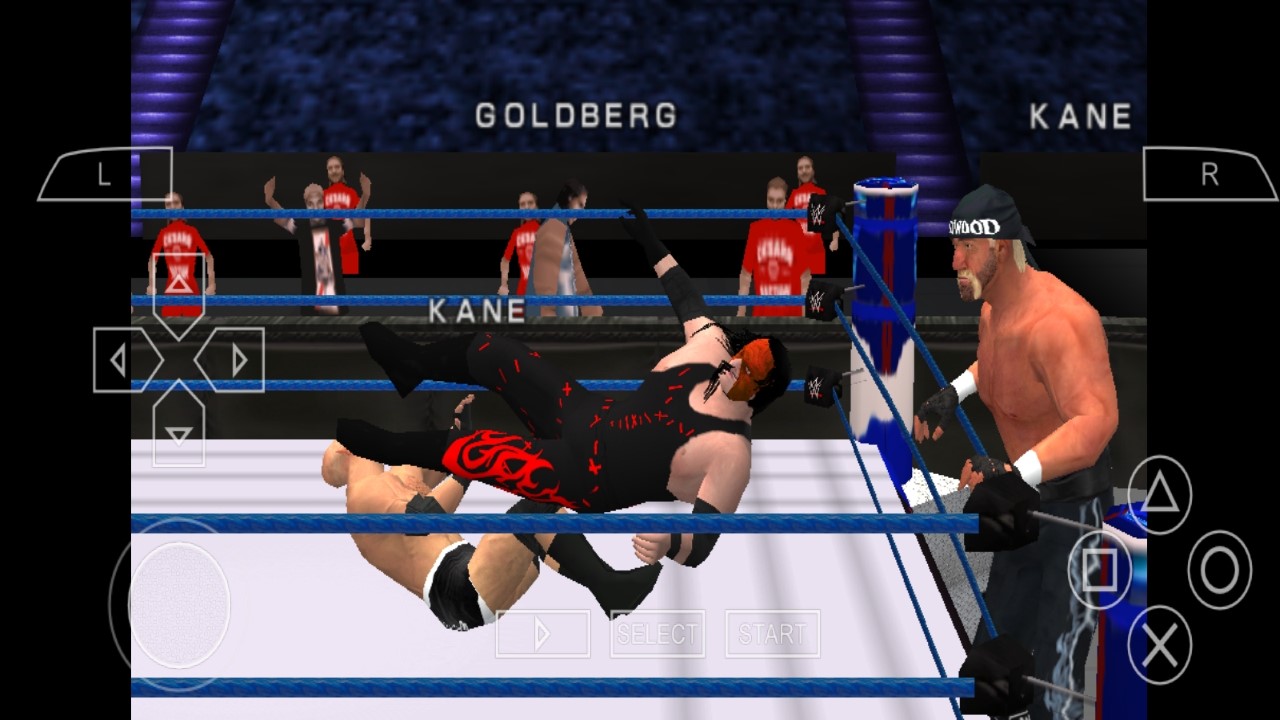Tap the circle touch button
Screen dimensions: 1280x720
point(1219,570)
